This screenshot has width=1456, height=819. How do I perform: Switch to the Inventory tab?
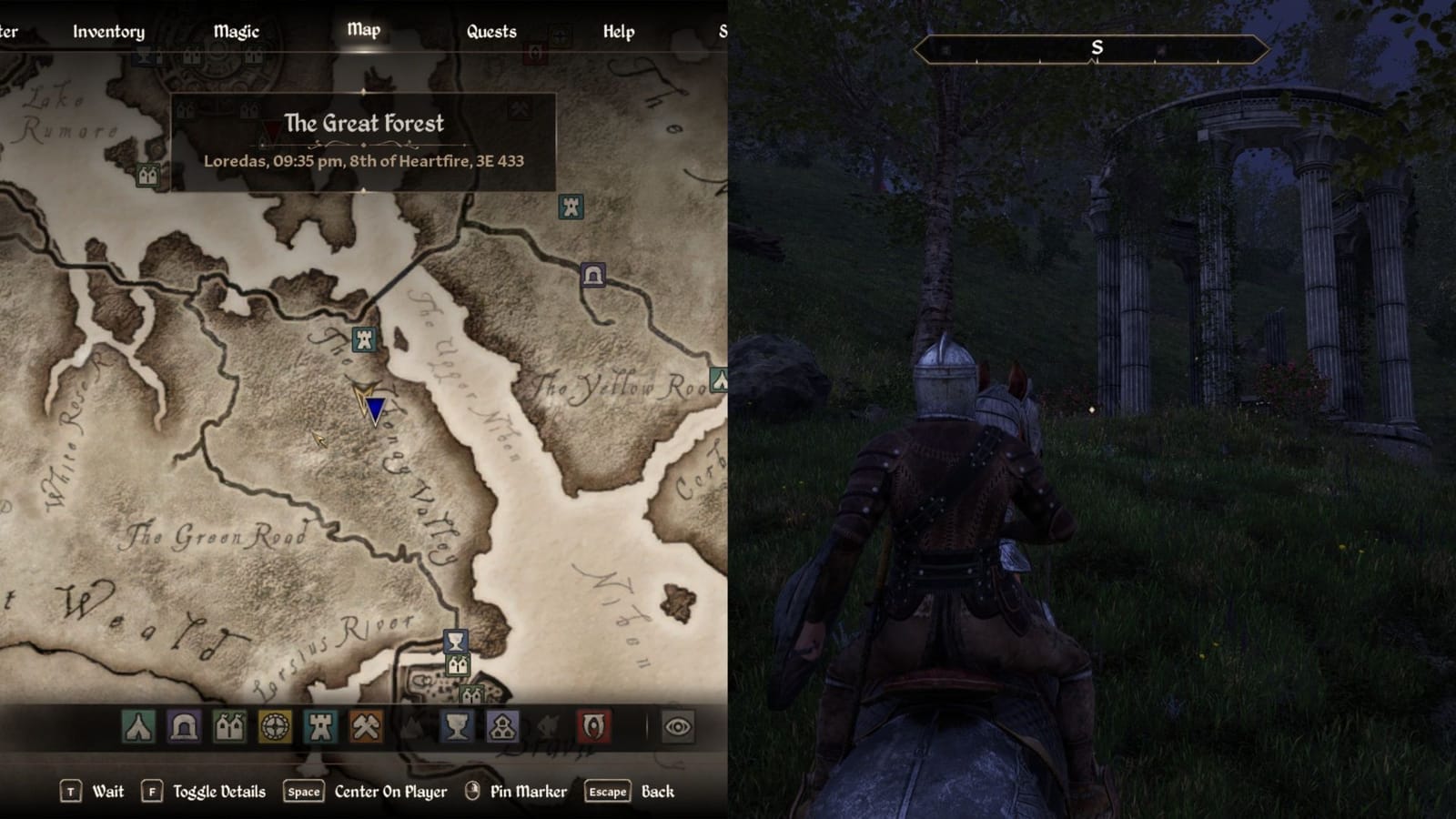(107, 30)
